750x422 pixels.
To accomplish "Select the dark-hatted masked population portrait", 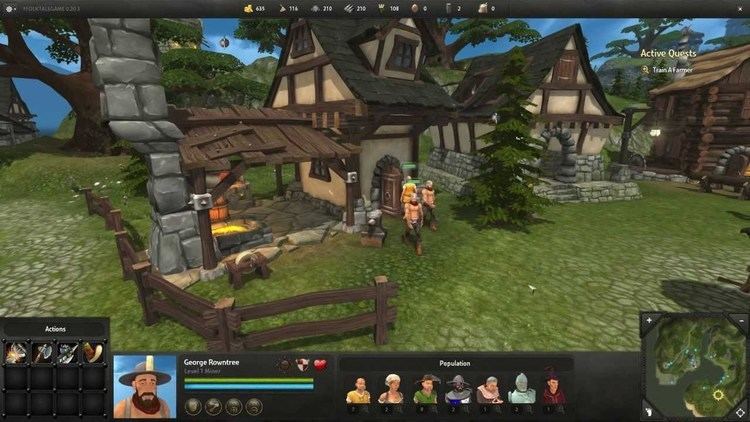I will (x=458, y=388).
